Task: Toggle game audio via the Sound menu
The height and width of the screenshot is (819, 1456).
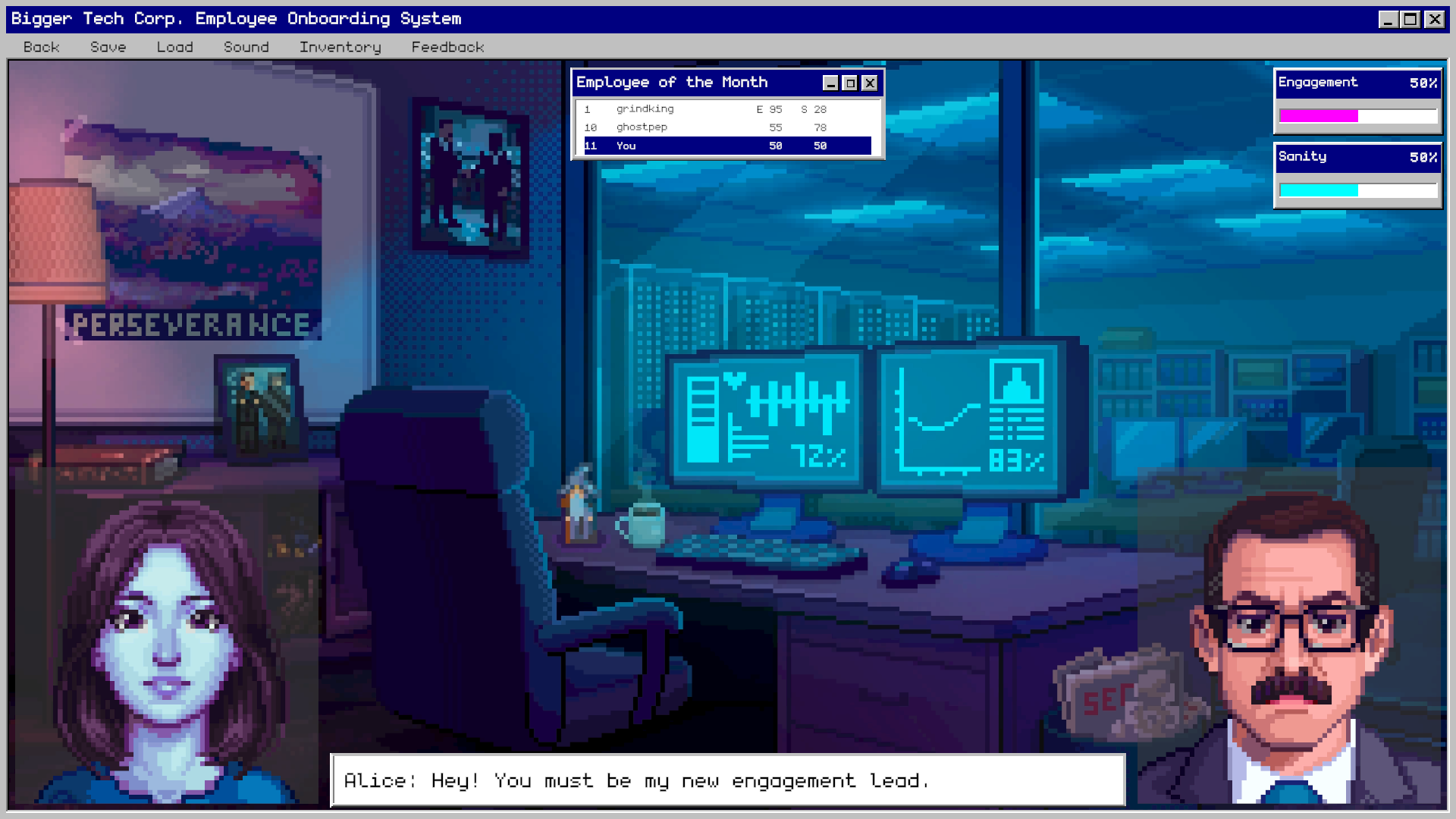Action: [246, 47]
